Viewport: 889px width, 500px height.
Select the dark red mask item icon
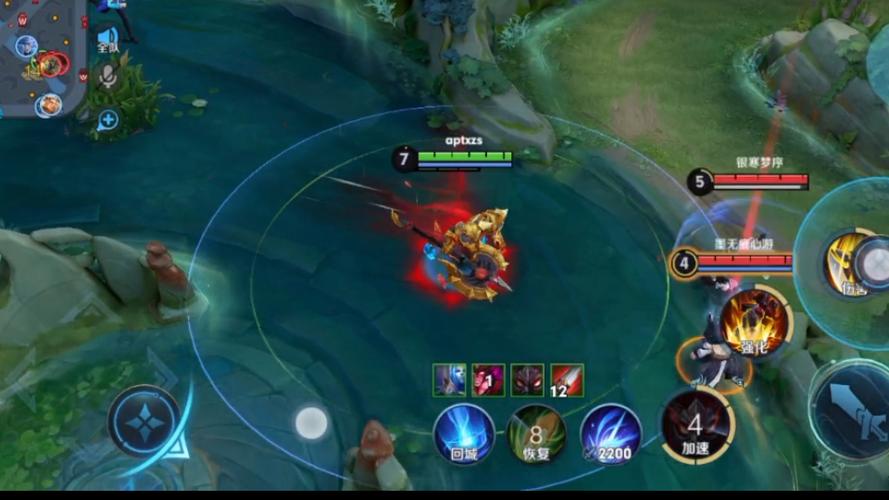pyautogui.click(x=528, y=380)
